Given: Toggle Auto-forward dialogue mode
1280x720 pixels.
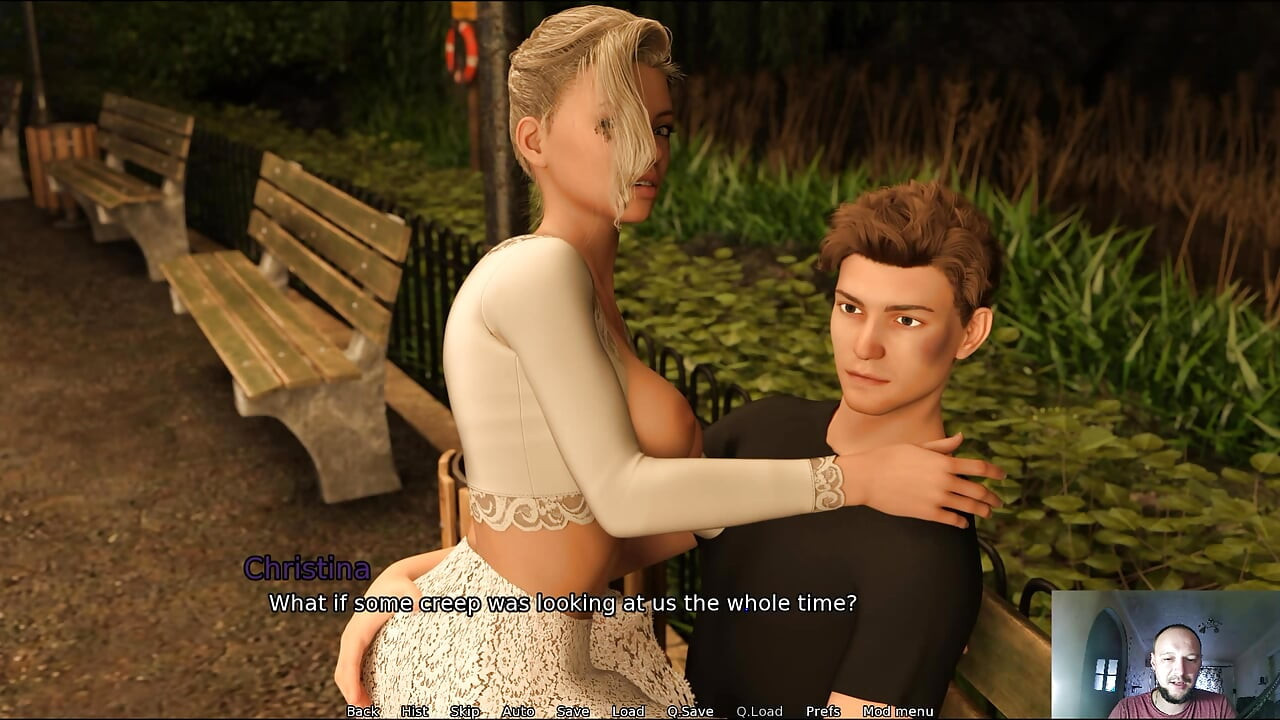Looking at the screenshot, I should [x=519, y=711].
